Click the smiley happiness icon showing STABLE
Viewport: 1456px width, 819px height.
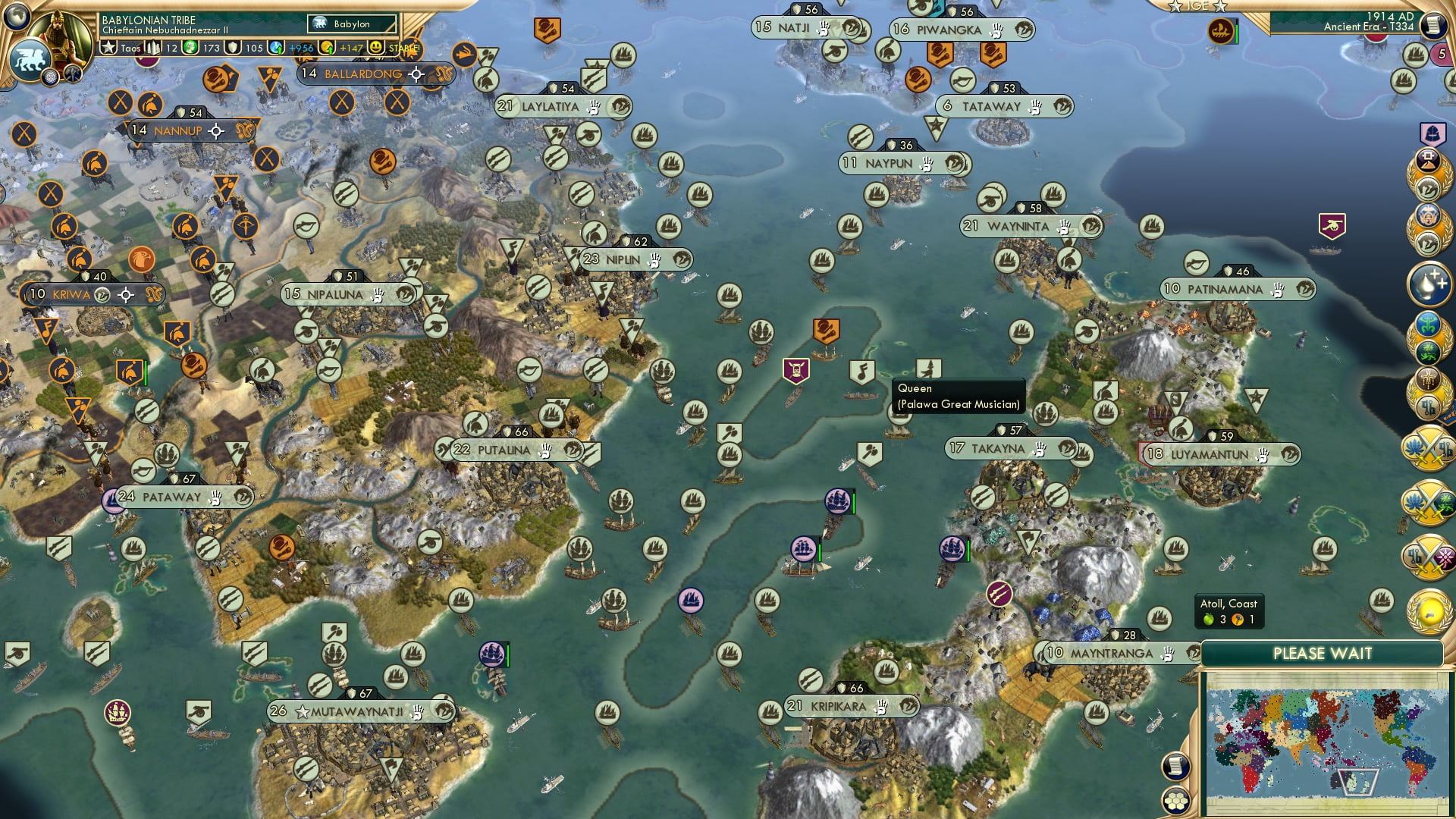click(x=377, y=47)
